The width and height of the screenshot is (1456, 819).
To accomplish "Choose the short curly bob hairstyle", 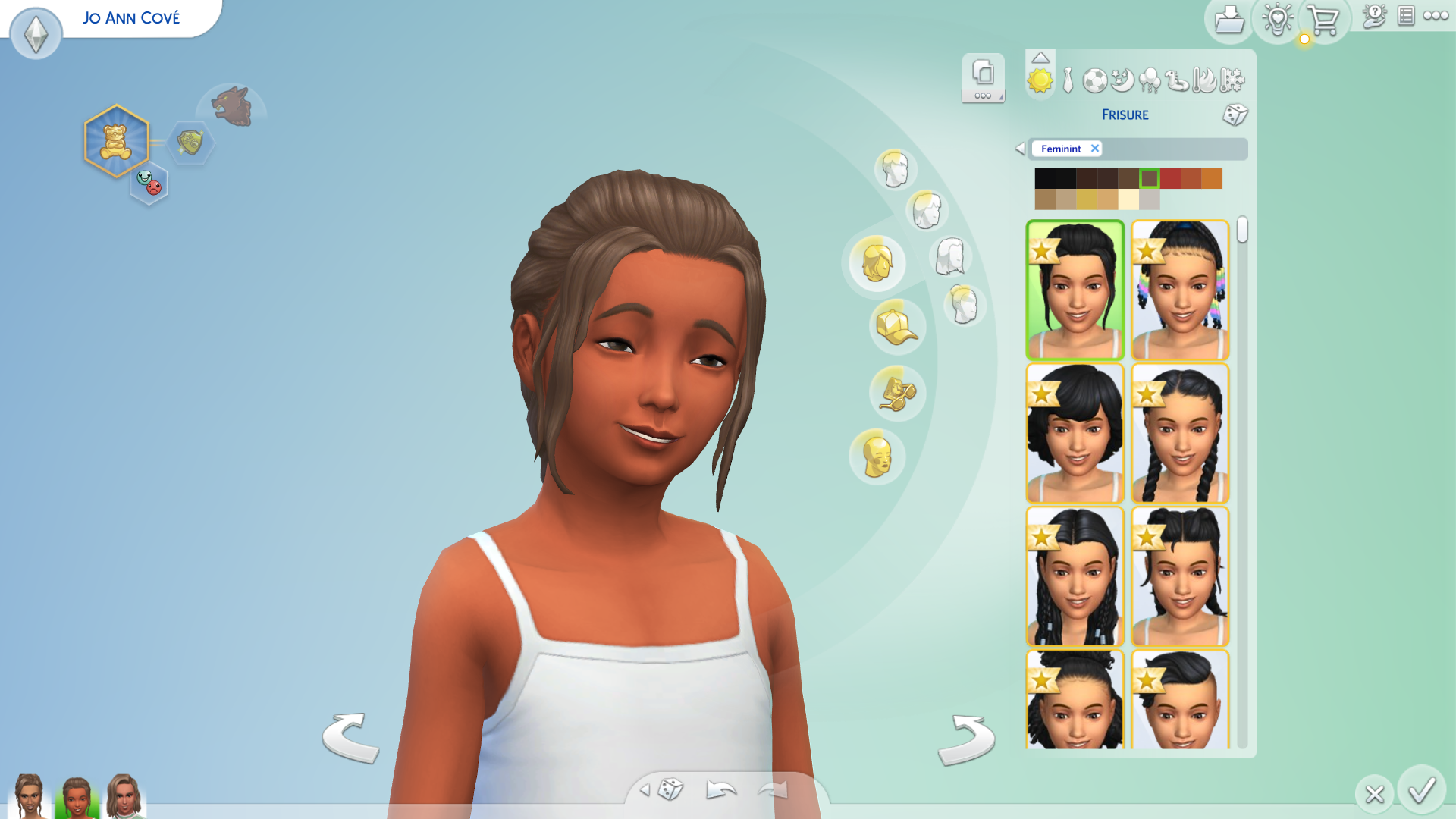I will (1075, 433).
